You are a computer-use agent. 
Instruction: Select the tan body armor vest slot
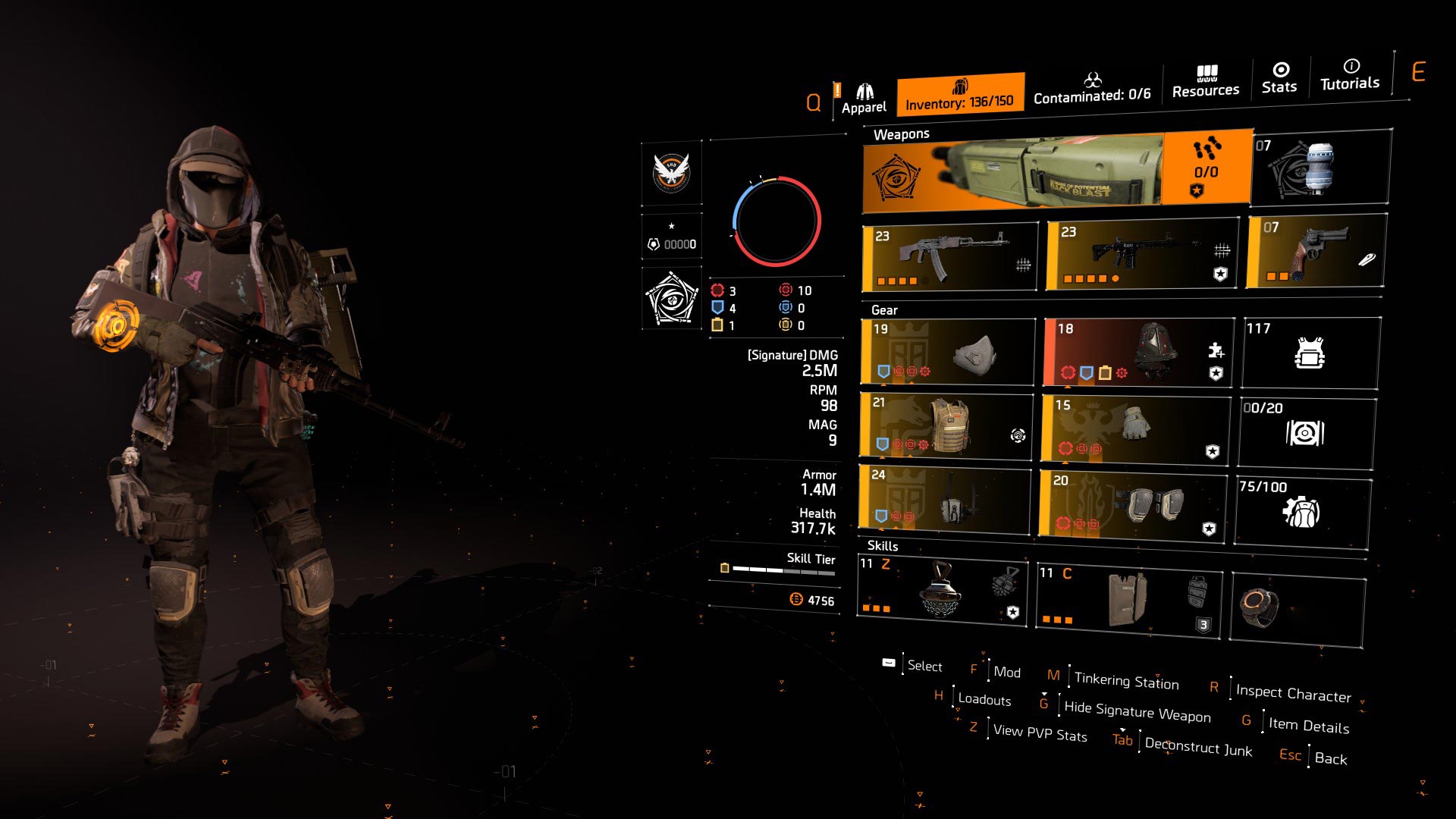946,426
